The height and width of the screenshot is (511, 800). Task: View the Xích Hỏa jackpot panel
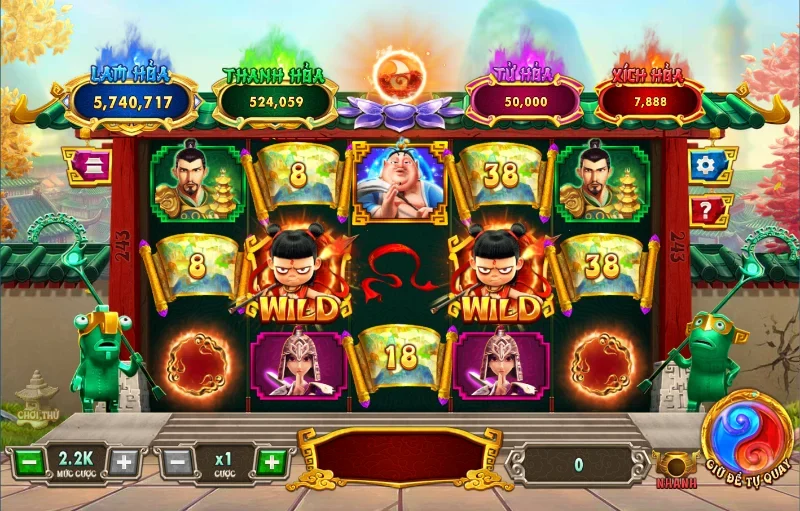click(662, 100)
